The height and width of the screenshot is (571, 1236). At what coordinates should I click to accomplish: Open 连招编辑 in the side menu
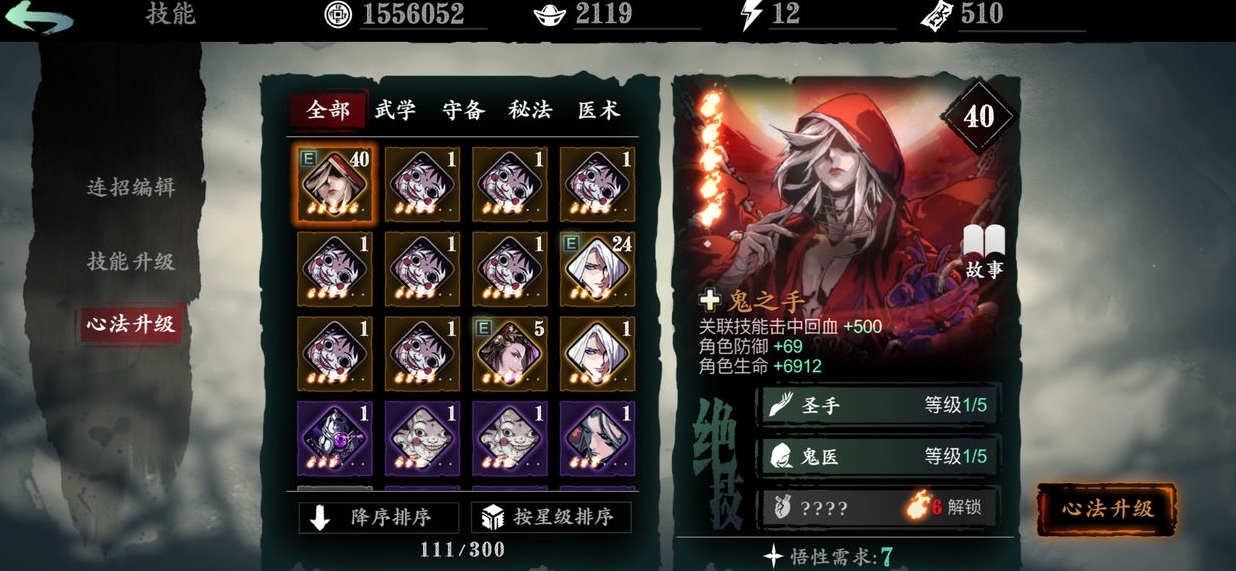(131, 187)
